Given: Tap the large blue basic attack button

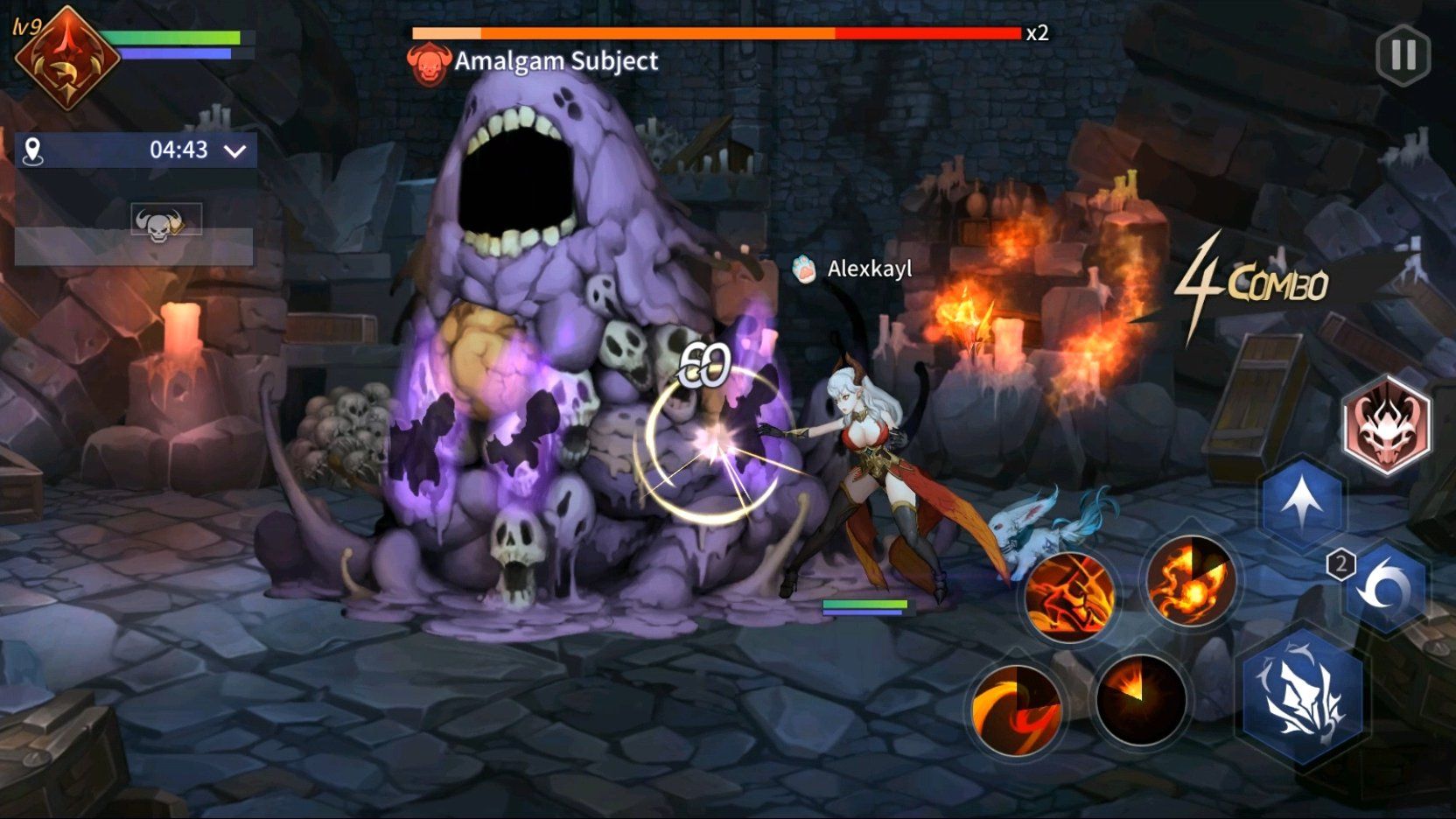Looking at the screenshot, I should 1303,696.
